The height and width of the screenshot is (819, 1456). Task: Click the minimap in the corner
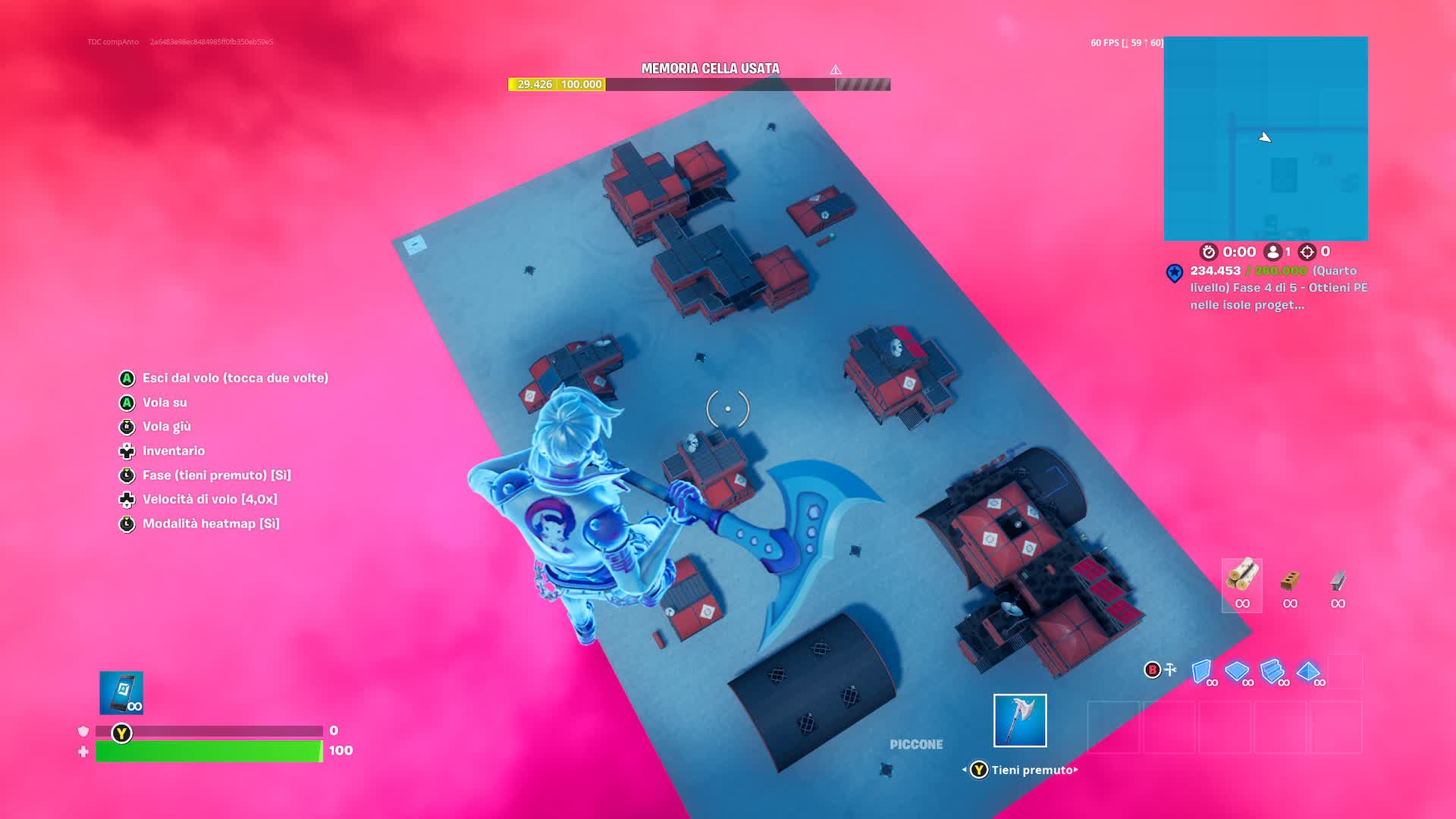[x=1265, y=136]
